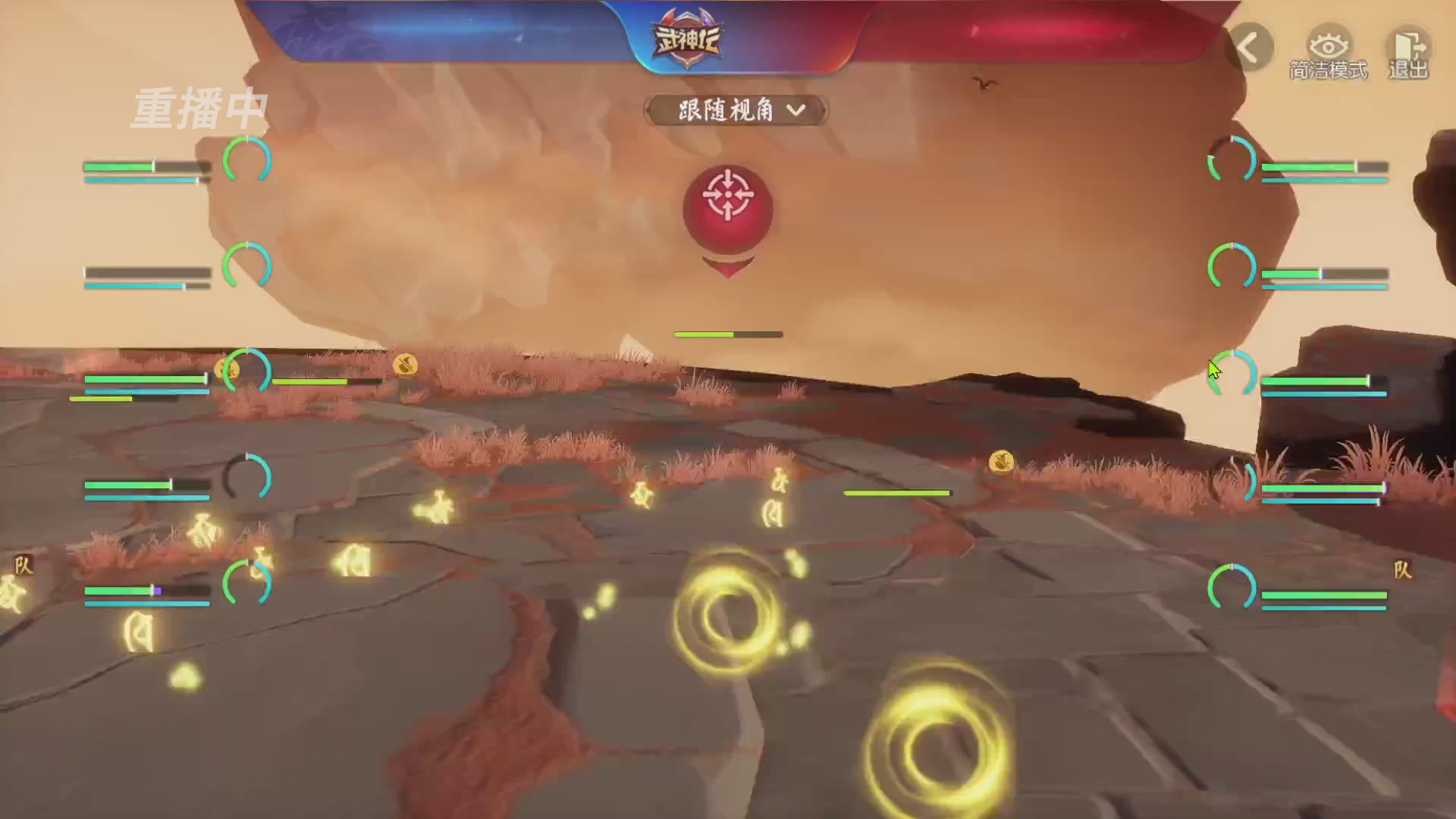Select the 退出 exit door icon

[x=1408, y=44]
